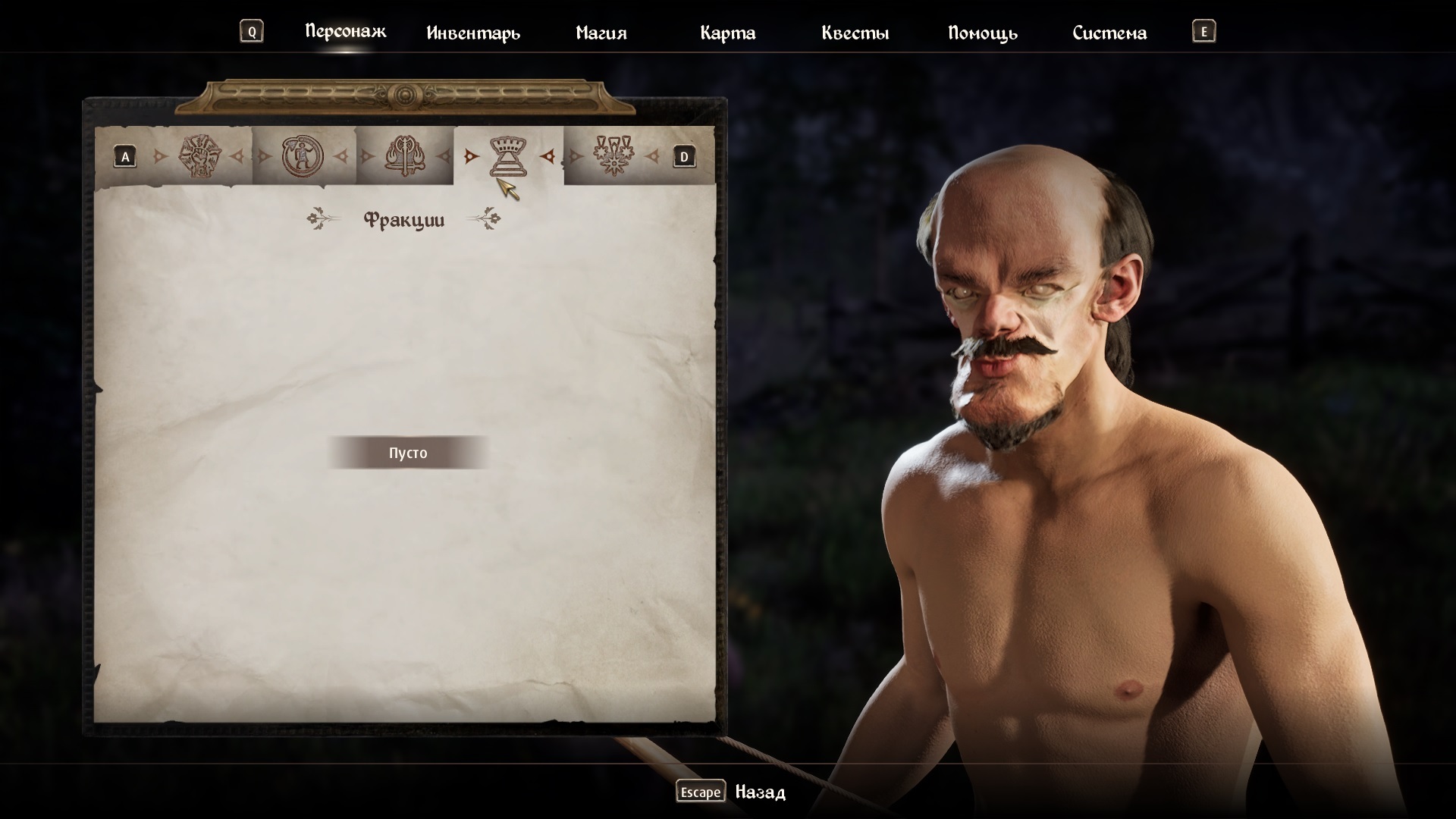Show the Квесты journal
Screen dimensions: 1456x819
[855, 33]
